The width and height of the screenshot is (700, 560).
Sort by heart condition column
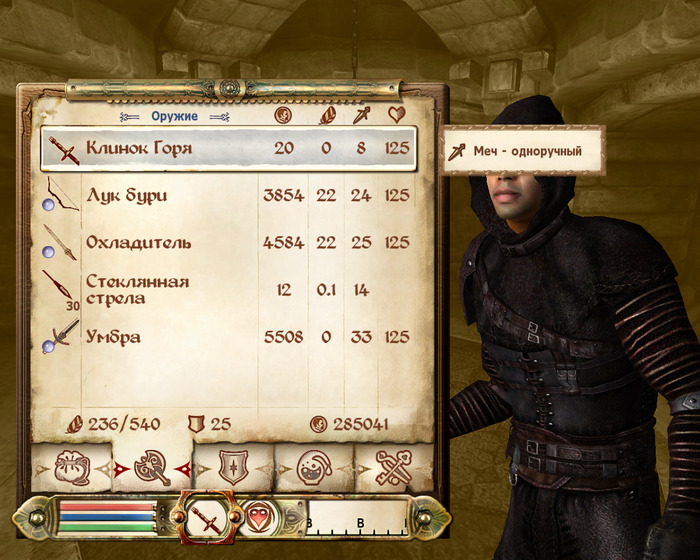point(397,116)
